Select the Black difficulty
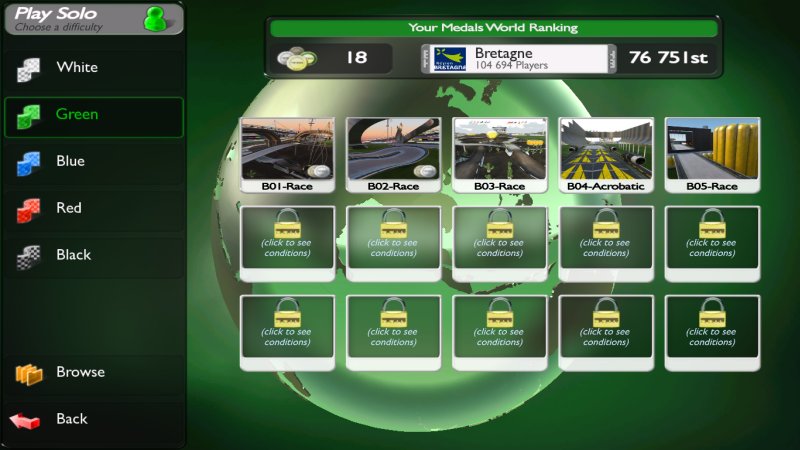800x450 pixels. [x=92, y=256]
